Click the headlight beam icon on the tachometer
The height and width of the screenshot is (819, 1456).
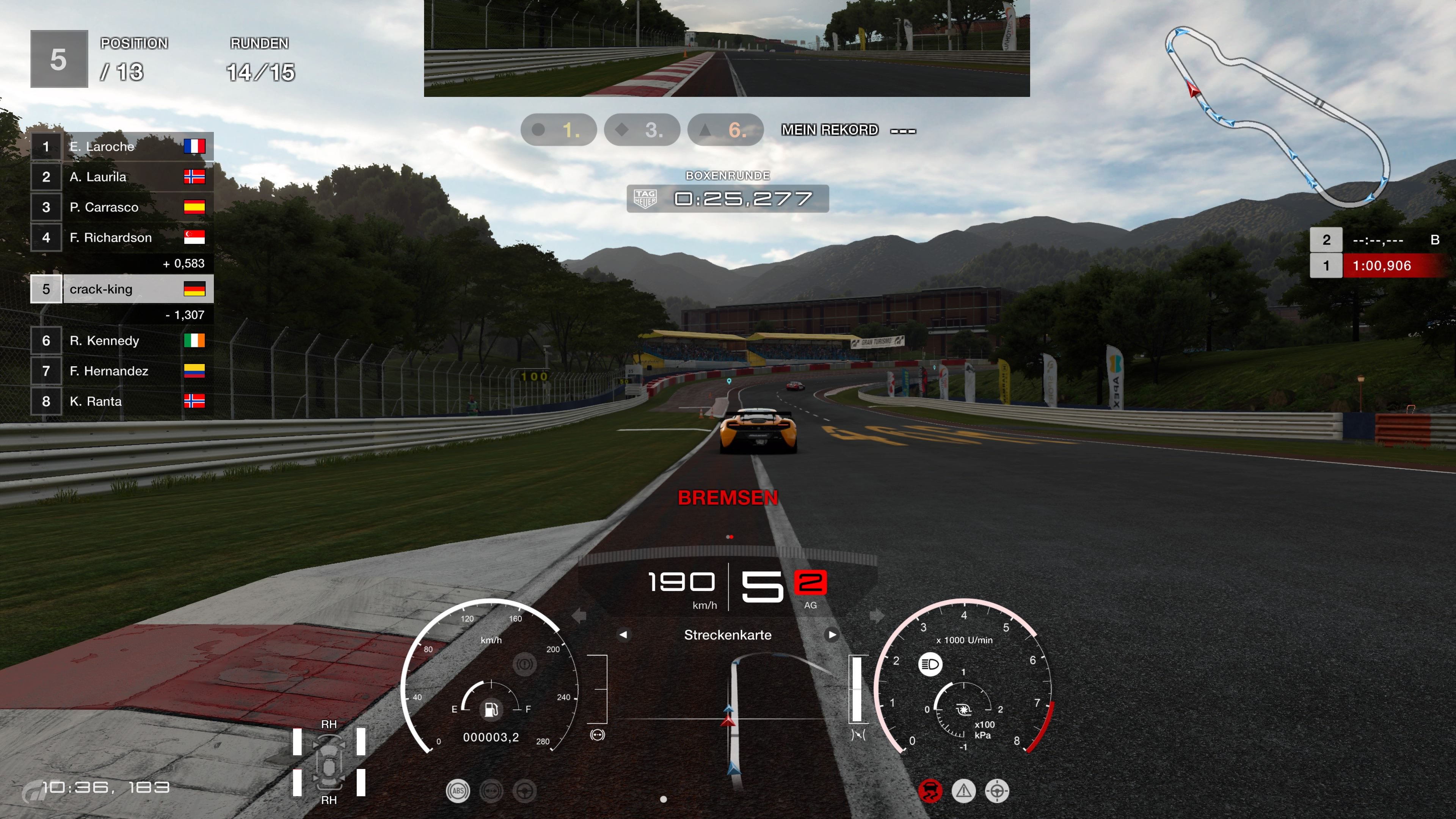point(930,665)
